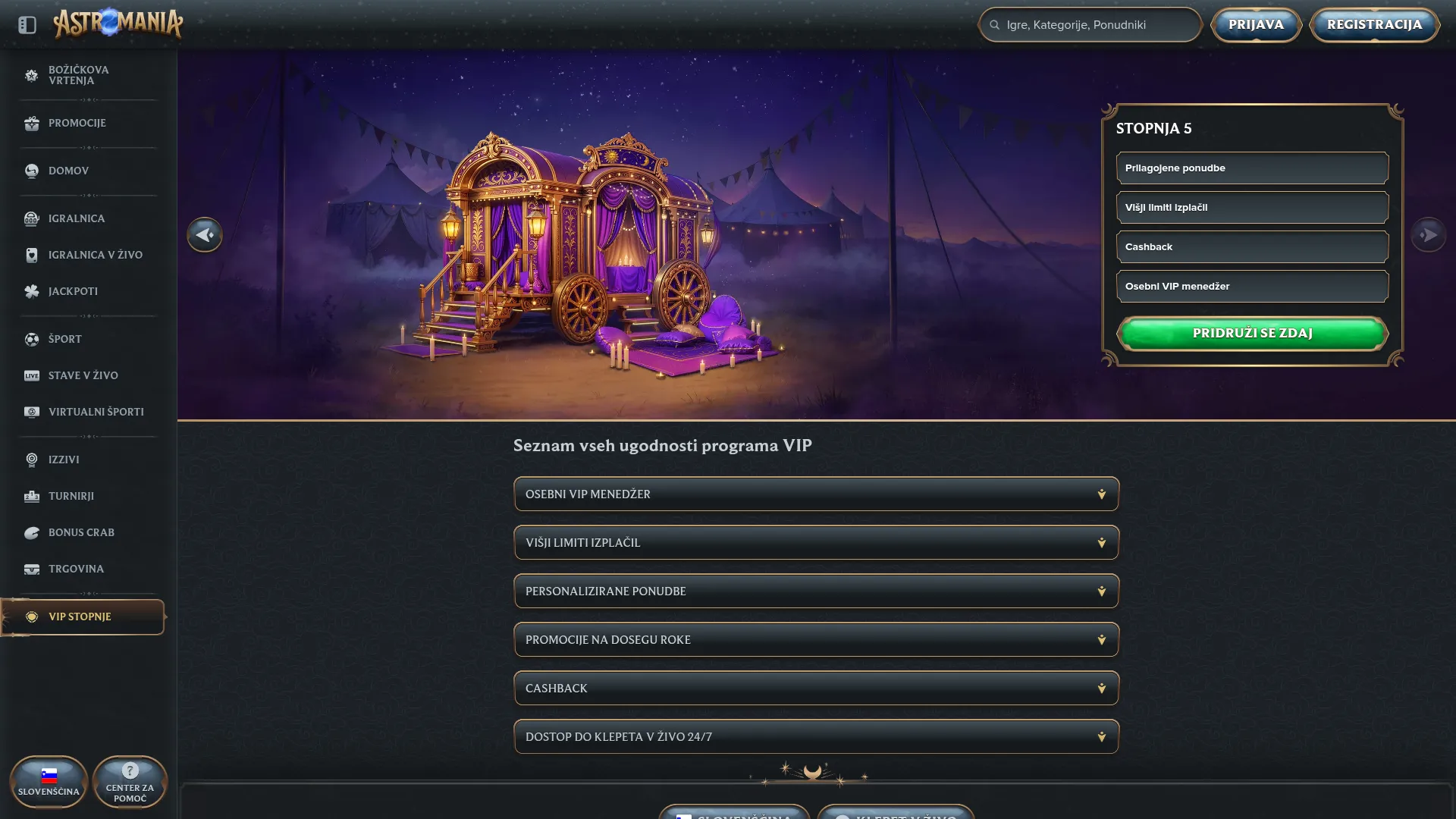Focus the game search field
Image resolution: width=1456 pixels, height=819 pixels.
point(1092,25)
